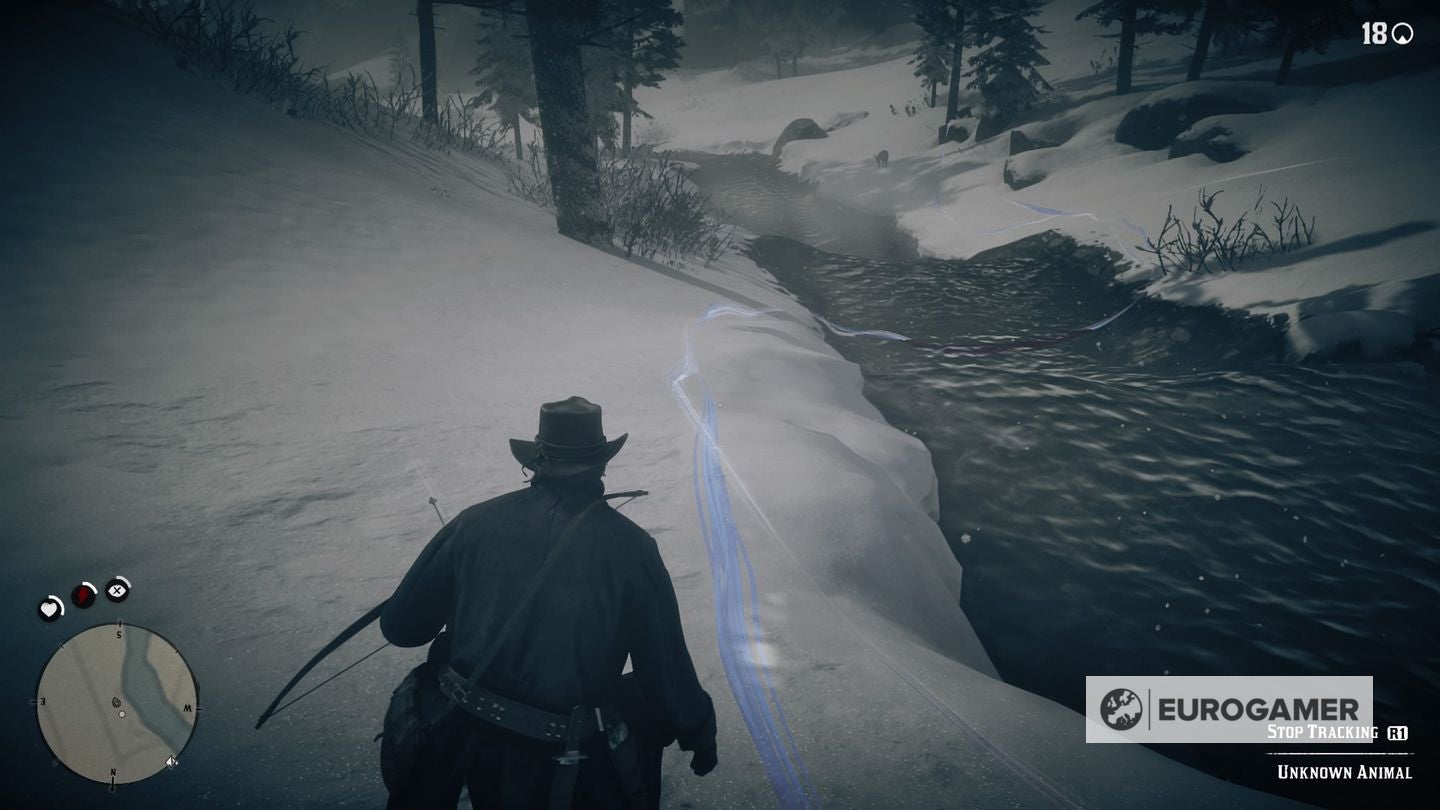Viewport: 1440px width, 810px height.
Task: Select the Dead Eye core icon
Action: point(116,591)
